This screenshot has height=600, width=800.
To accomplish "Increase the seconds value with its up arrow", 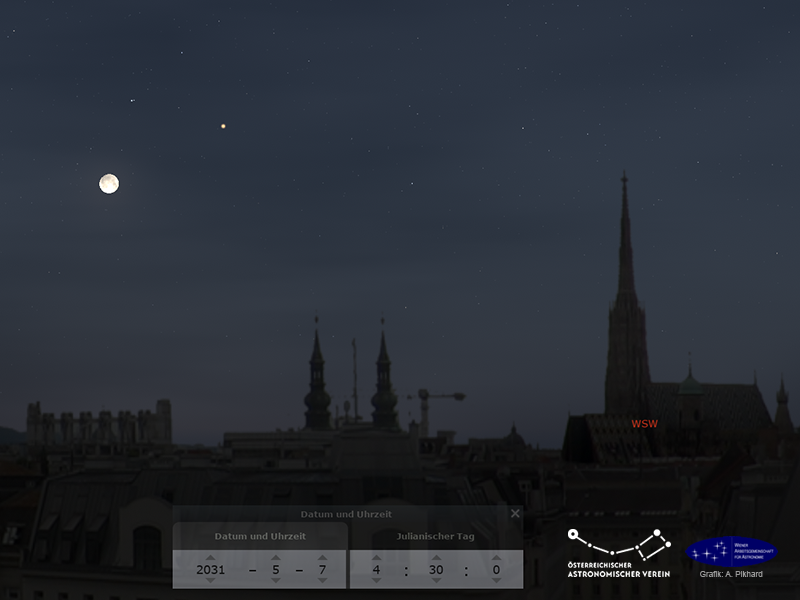I will 496,558.
